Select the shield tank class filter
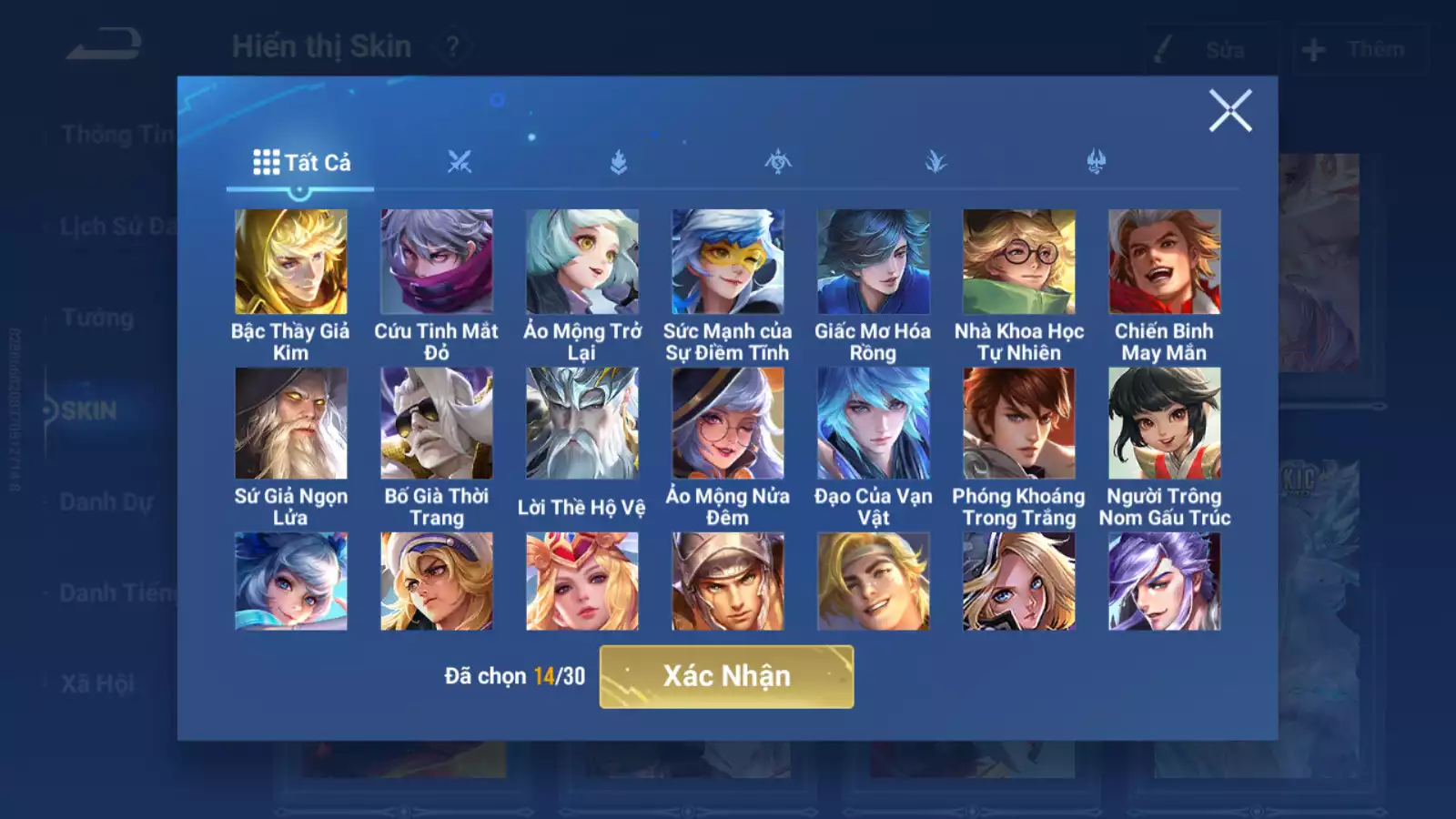The width and height of the screenshot is (1456, 819). [x=617, y=162]
